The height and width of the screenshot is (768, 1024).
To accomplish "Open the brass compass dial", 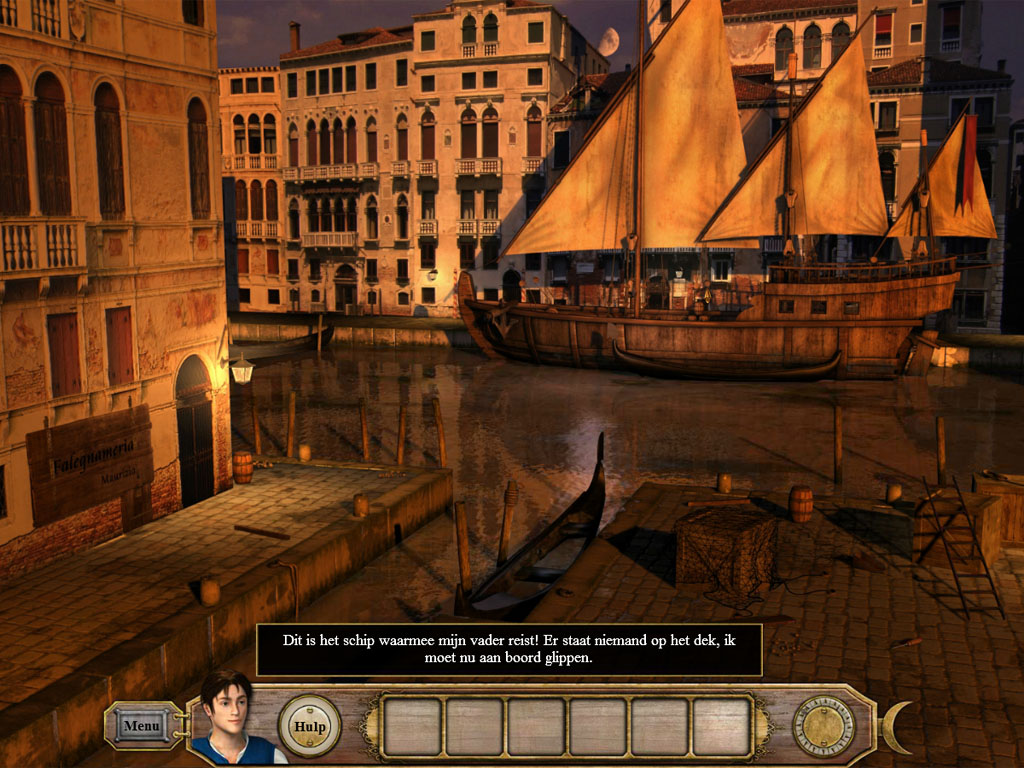I will (824, 726).
